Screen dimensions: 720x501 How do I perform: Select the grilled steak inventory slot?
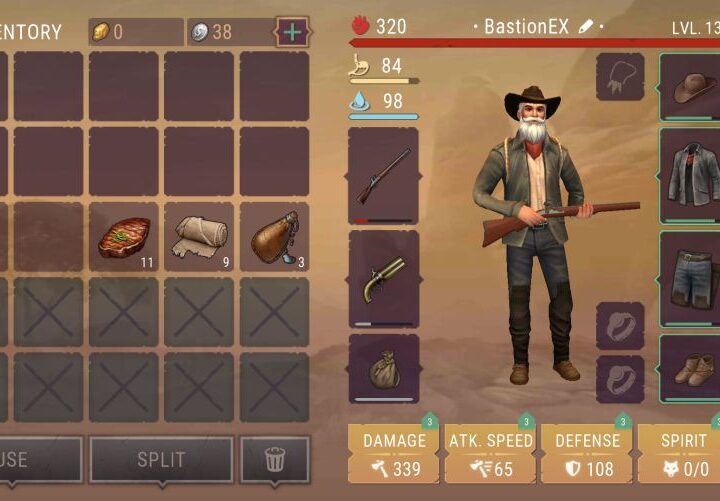(x=124, y=237)
